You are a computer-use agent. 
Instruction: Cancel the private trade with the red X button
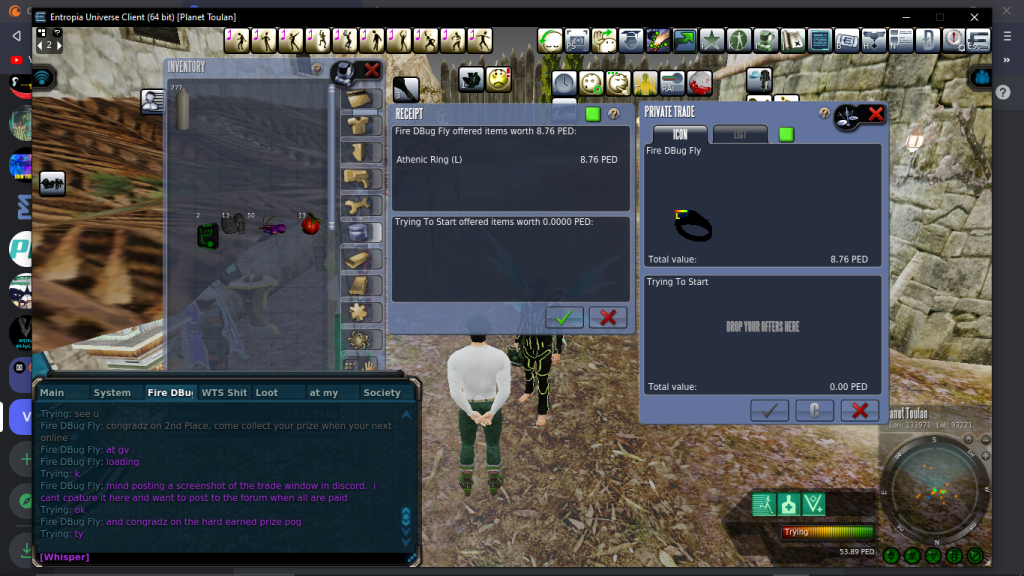click(859, 410)
